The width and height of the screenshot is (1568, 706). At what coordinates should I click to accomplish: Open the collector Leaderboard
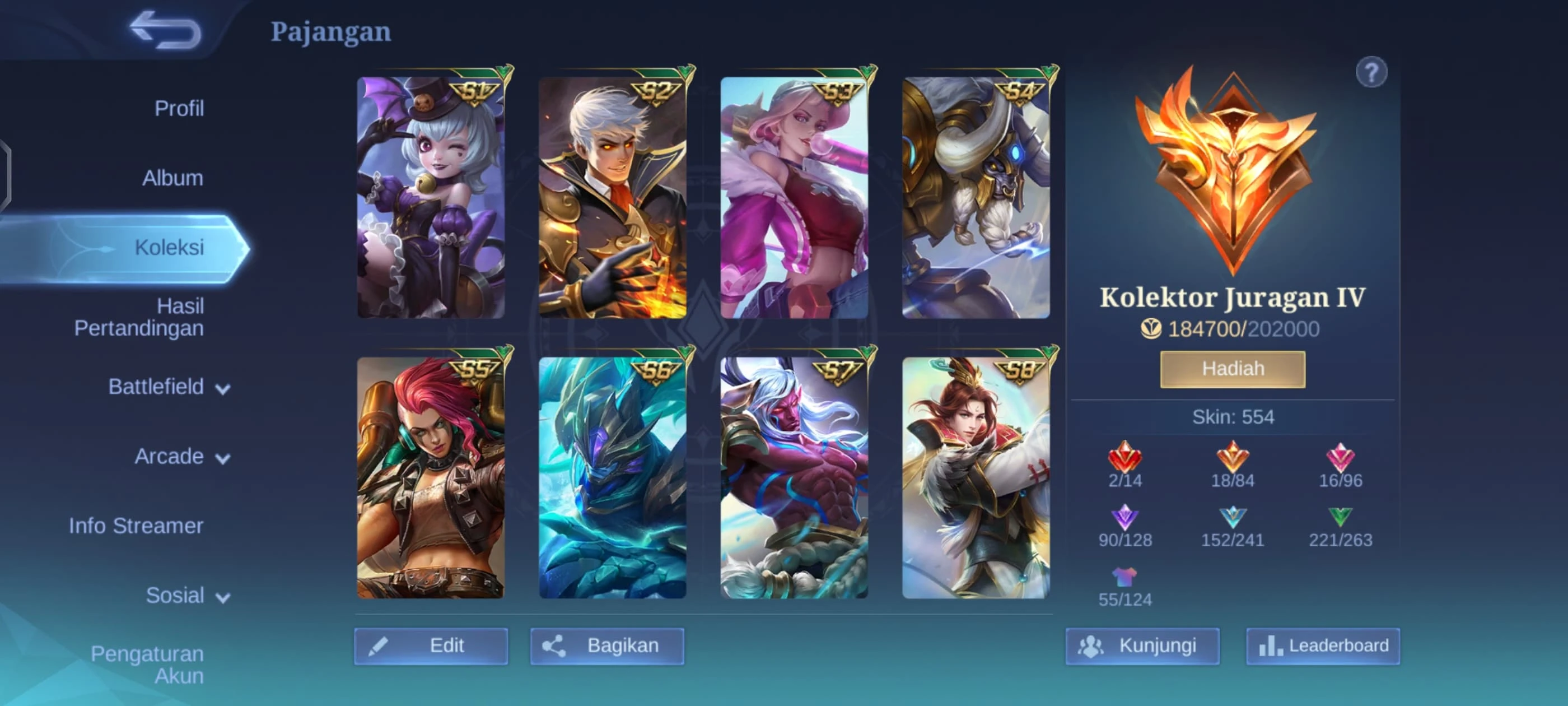pyautogui.click(x=1323, y=645)
